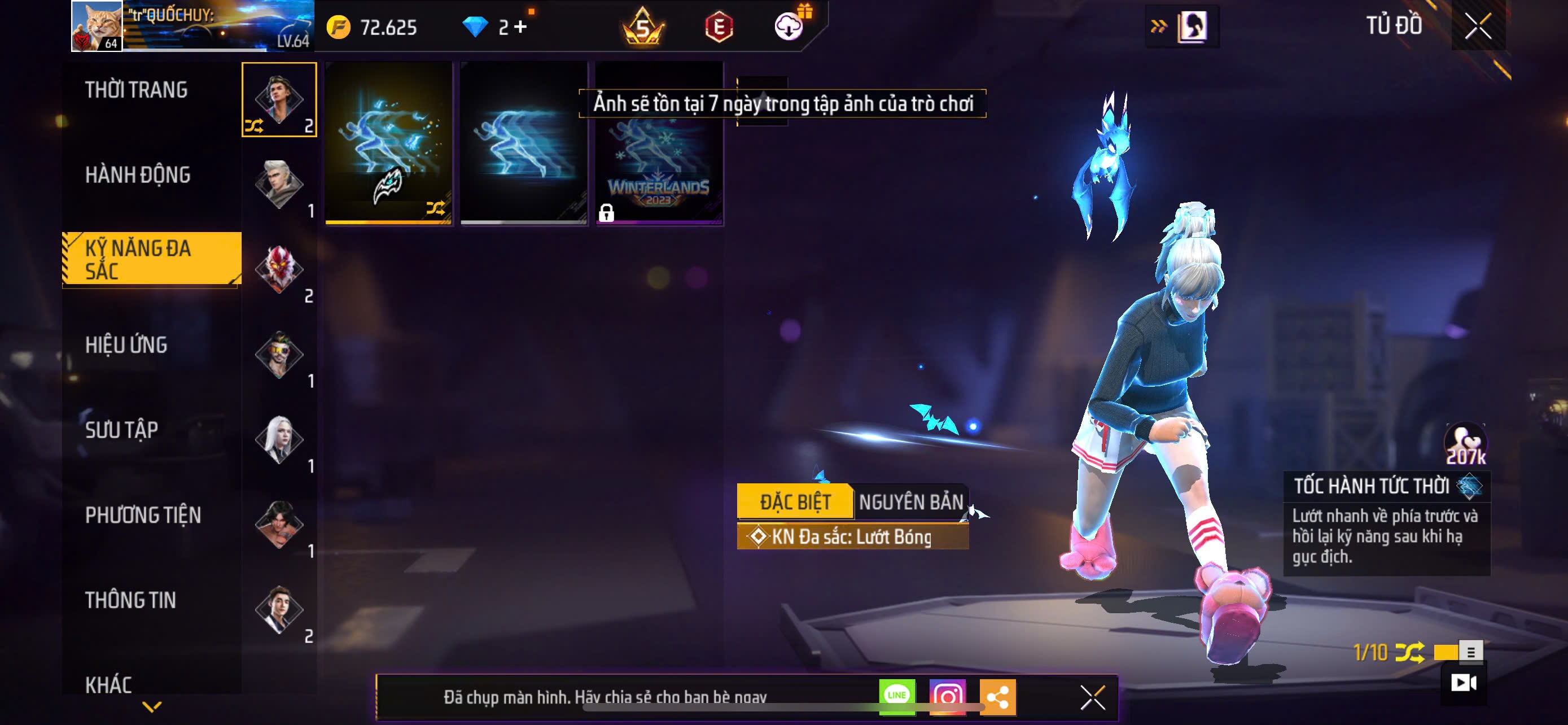Dismiss the screenshot share notification
The width and height of the screenshot is (1568, 725).
[x=1093, y=697]
